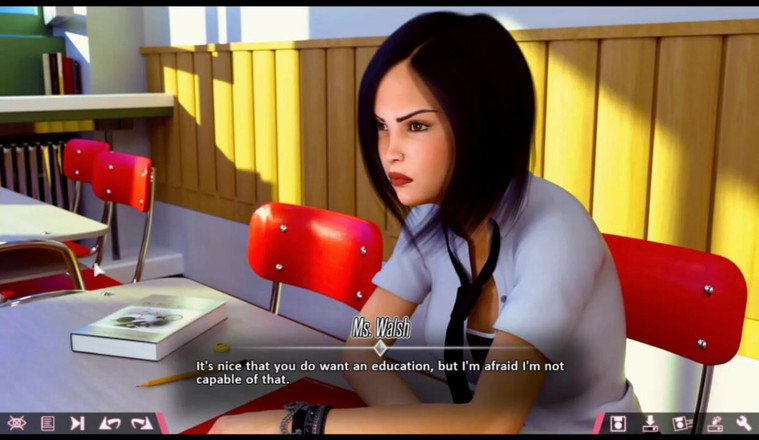The image size is (759, 440).
Task: Open the dialogue history log icon
Action: click(47, 423)
